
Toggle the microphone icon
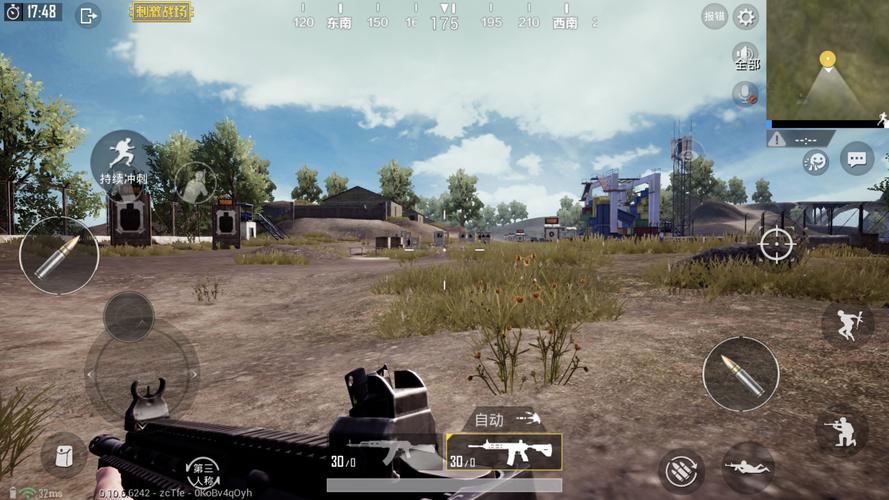[x=745, y=94]
